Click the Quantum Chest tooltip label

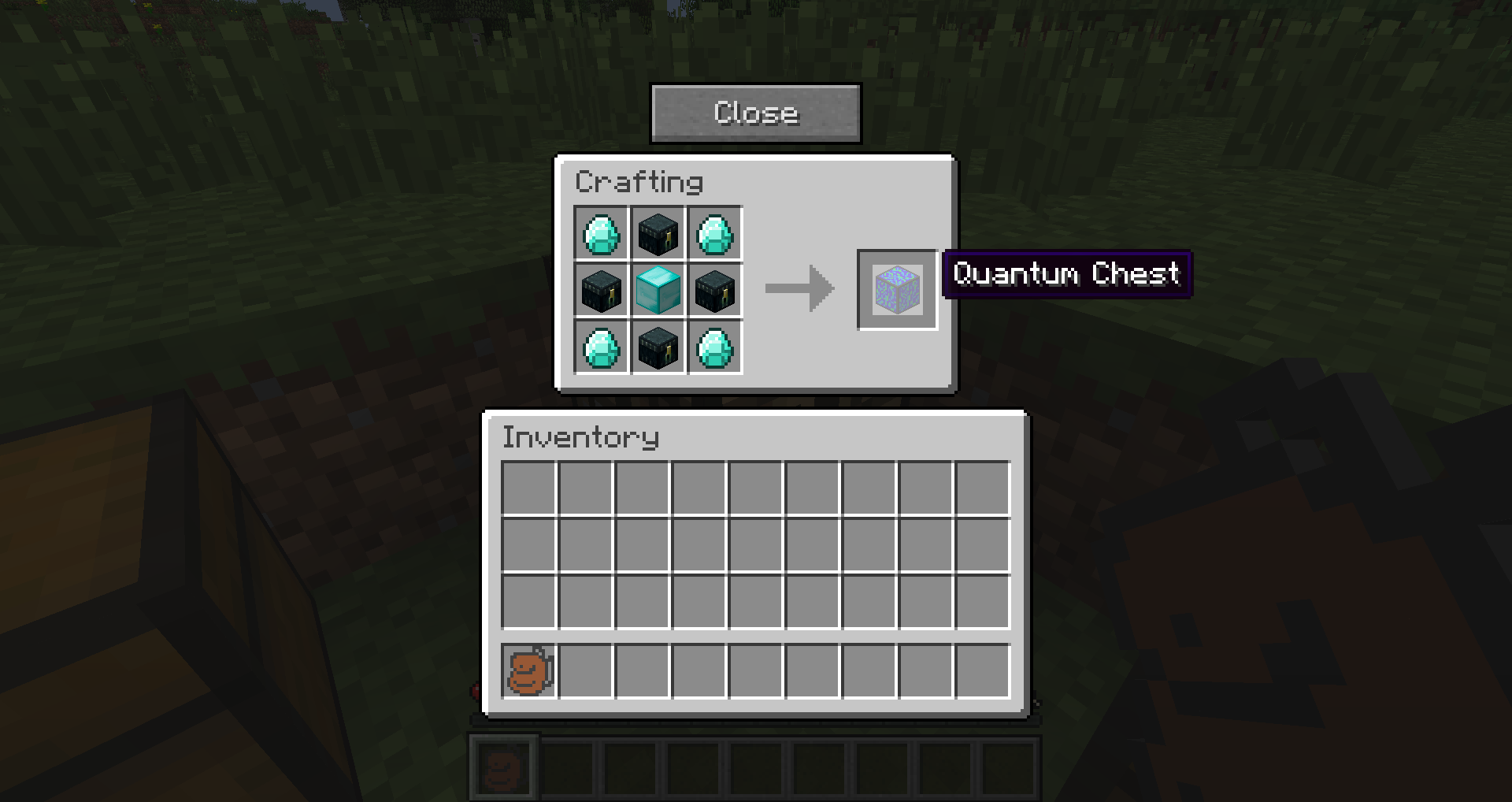(x=1065, y=275)
